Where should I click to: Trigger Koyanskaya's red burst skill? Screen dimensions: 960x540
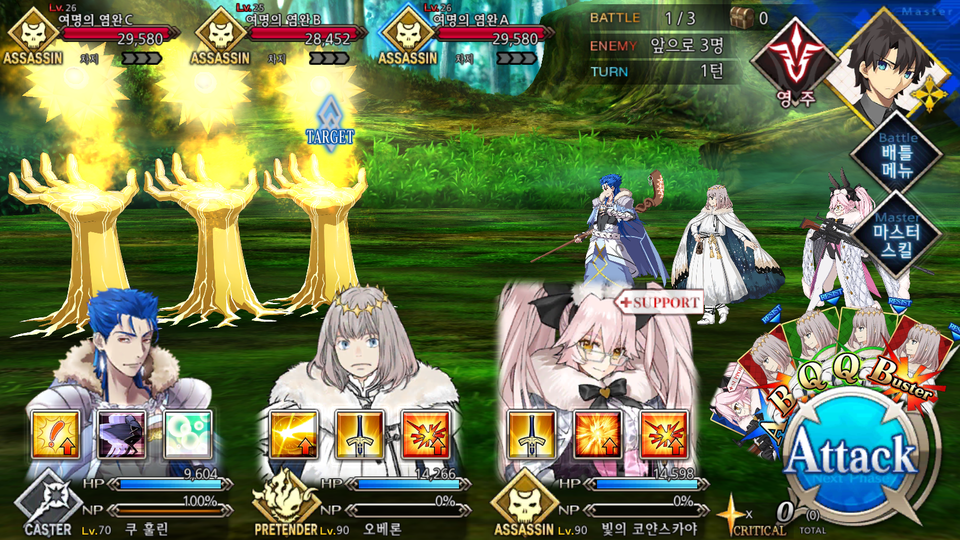click(x=663, y=433)
